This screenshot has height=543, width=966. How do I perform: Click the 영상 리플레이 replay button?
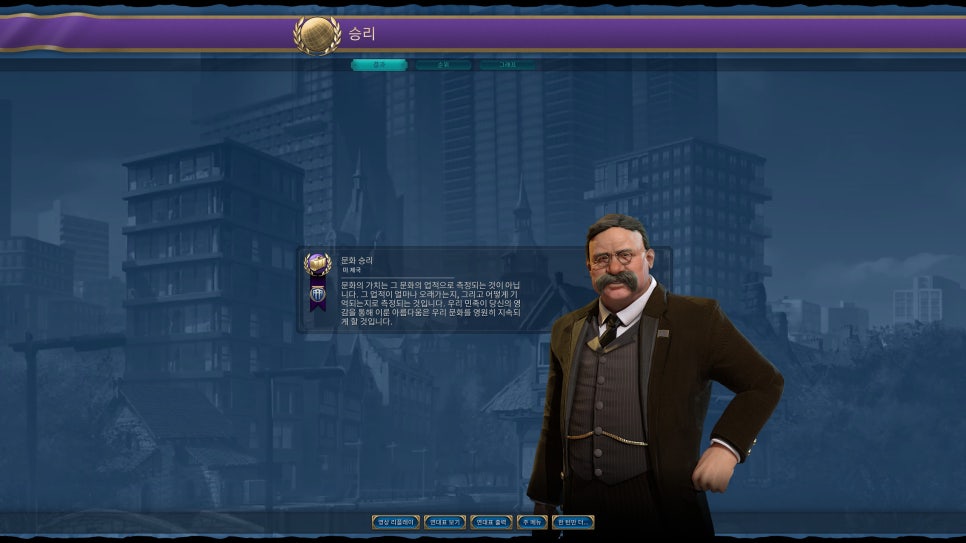tap(396, 522)
